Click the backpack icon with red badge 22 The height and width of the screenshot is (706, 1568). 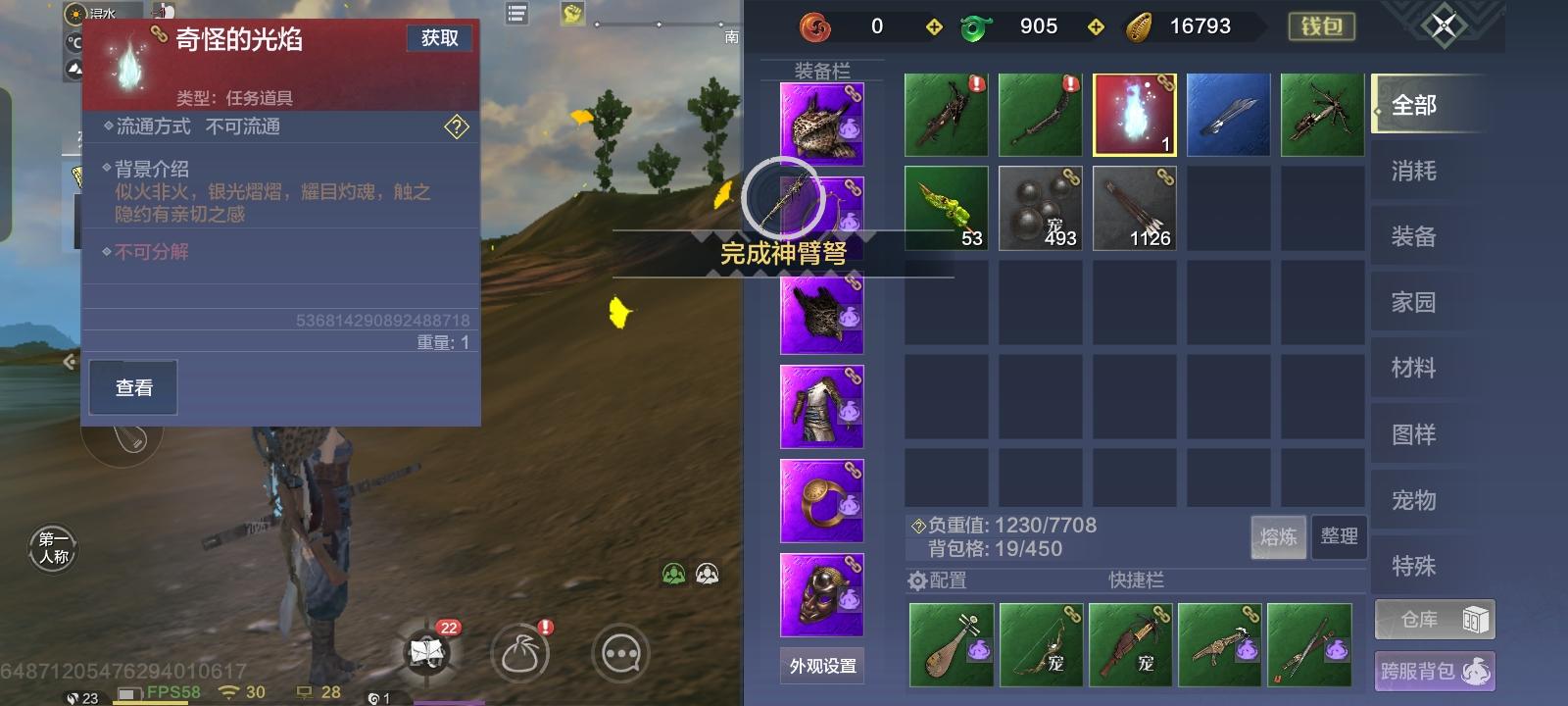425,655
